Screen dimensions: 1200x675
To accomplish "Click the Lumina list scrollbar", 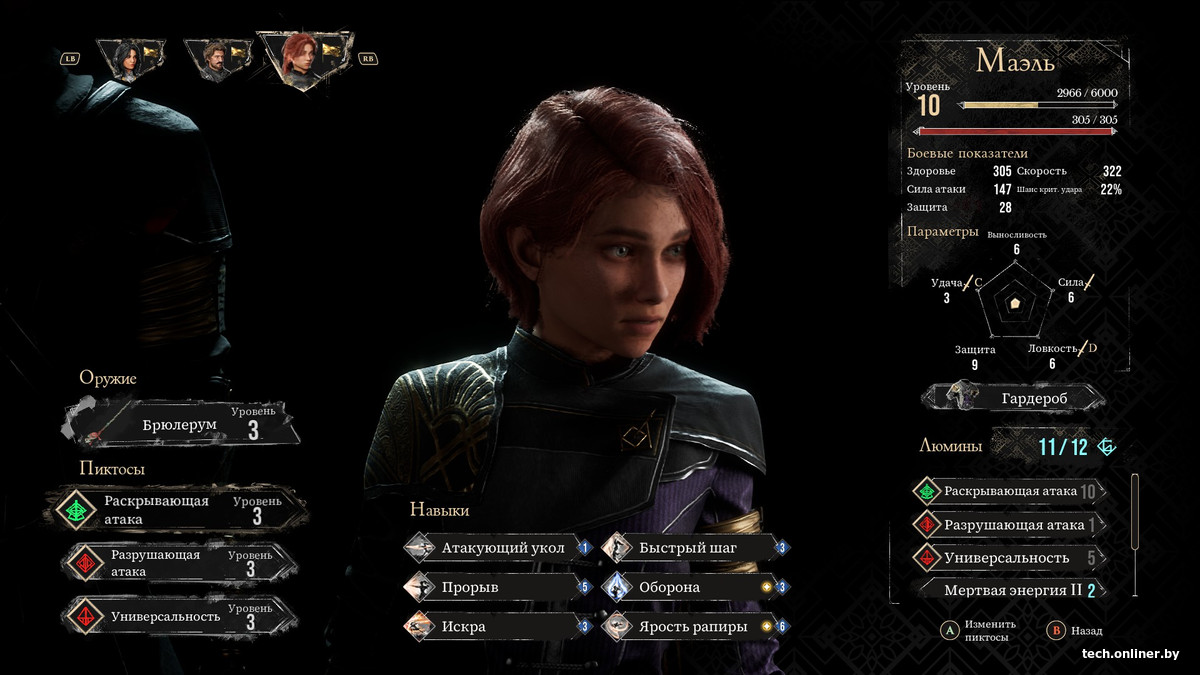I will 1135,512.
